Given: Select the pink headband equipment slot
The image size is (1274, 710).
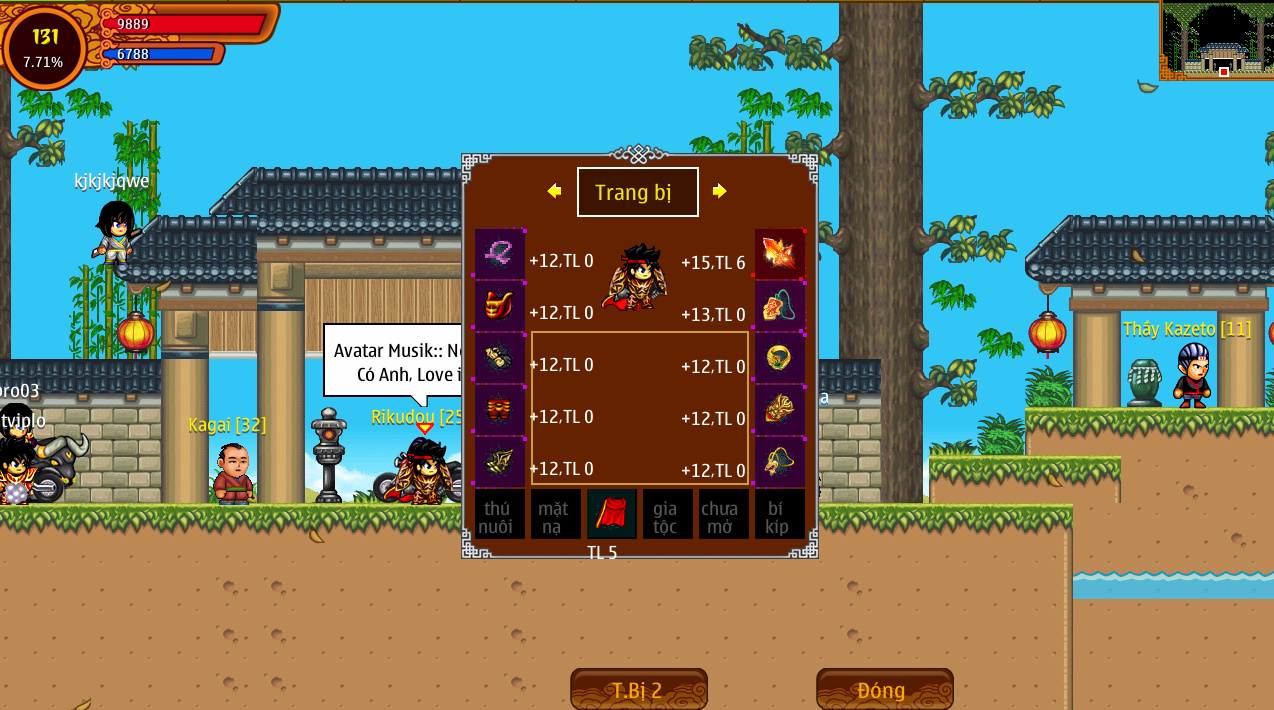Looking at the screenshot, I should tap(499, 254).
